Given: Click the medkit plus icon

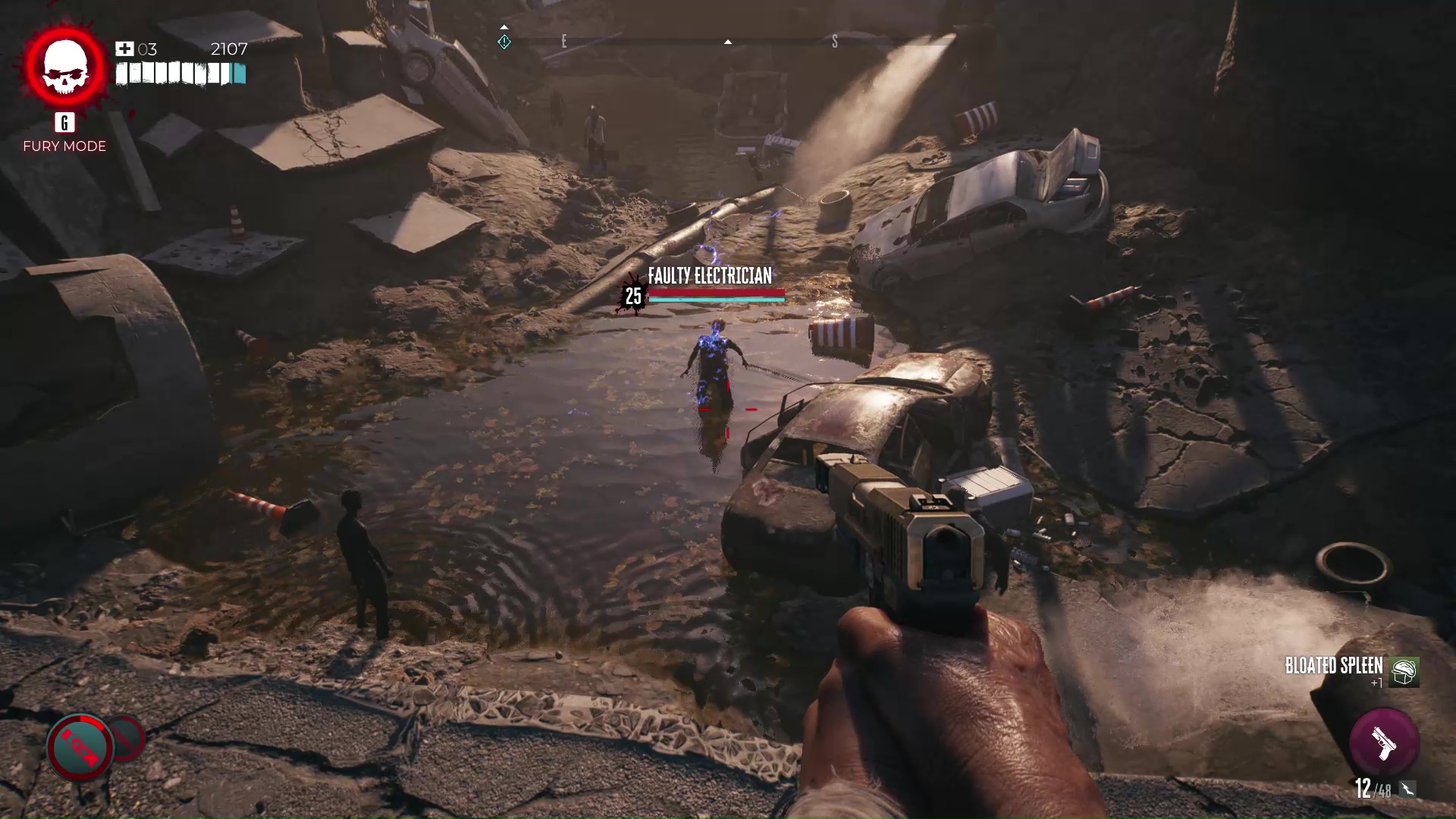Looking at the screenshot, I should tap(124, 49).
